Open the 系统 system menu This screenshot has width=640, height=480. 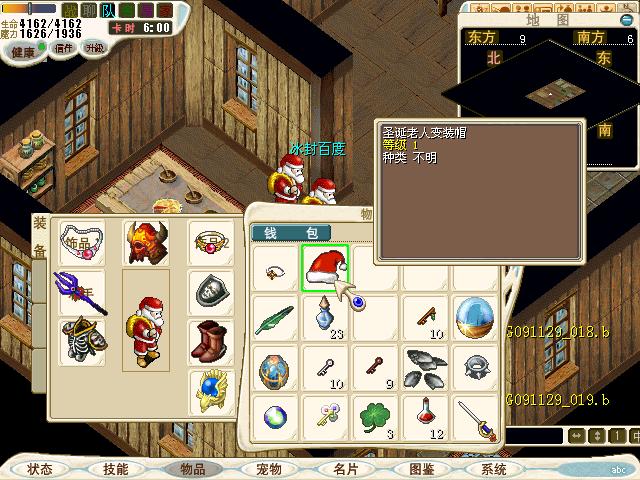[496, 468]
